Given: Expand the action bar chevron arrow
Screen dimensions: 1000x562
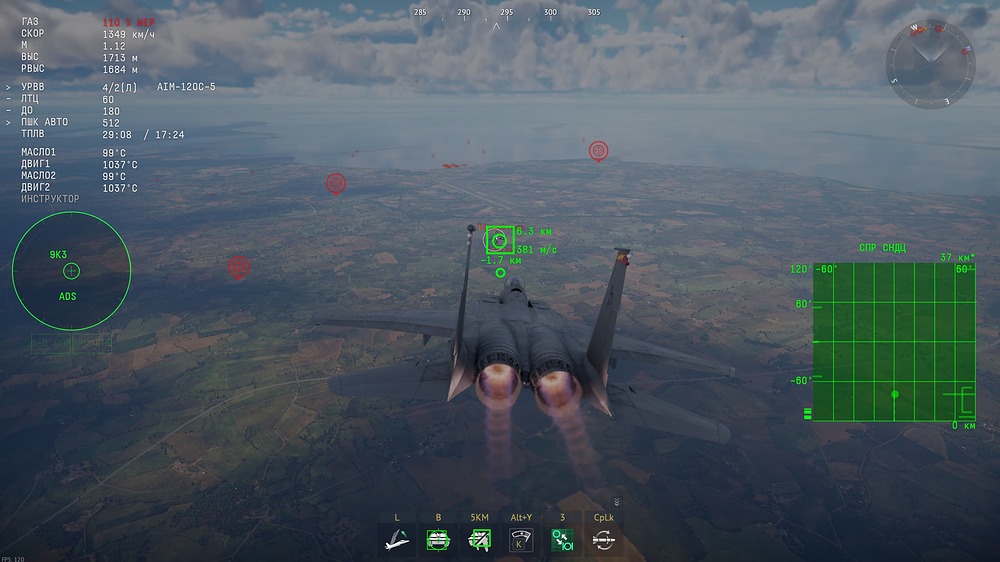Looking at the screenshot, I should click(617, 503).
